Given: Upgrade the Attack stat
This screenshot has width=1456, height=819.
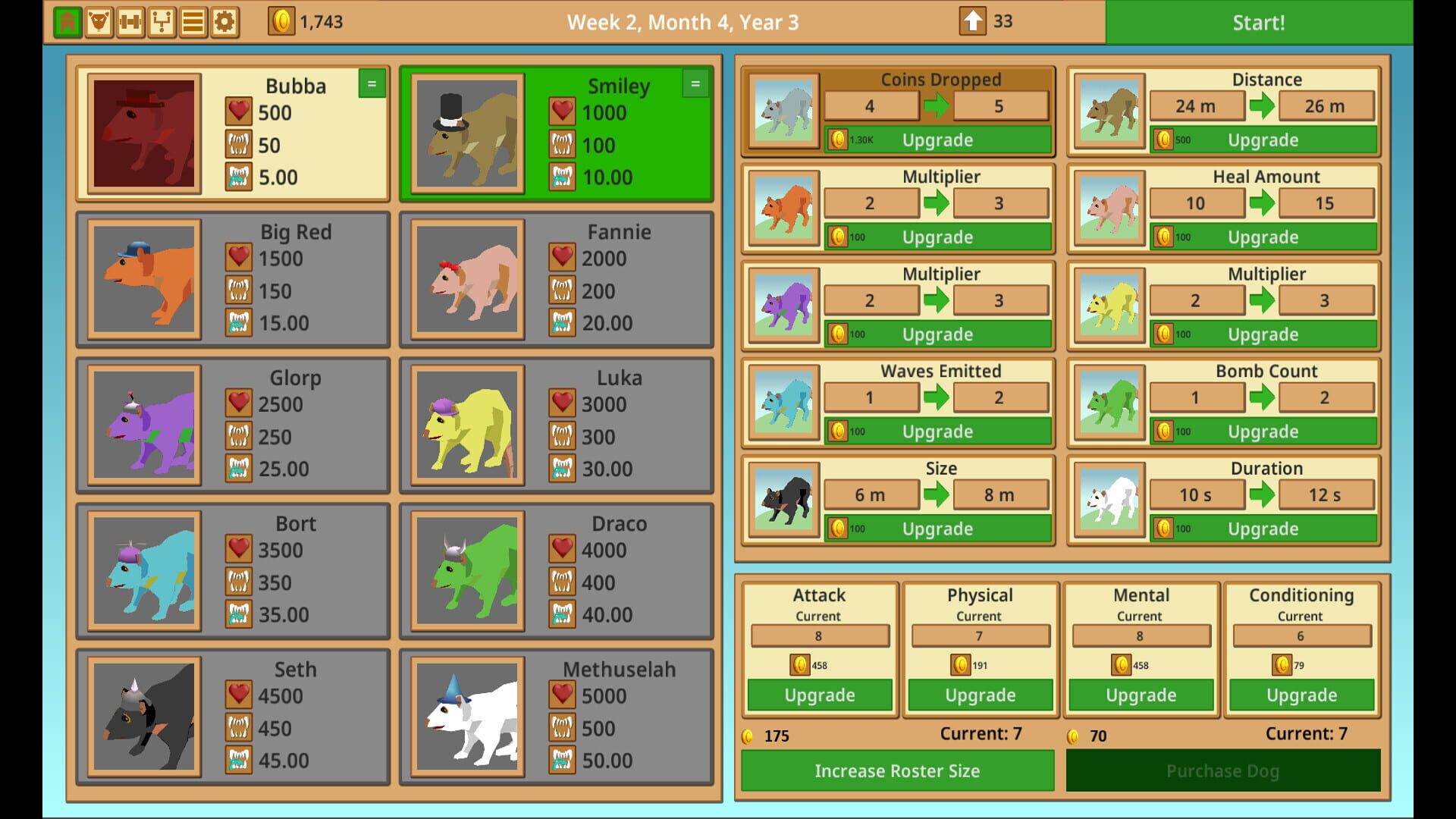Looking at the screenshot, I should 820,695.
